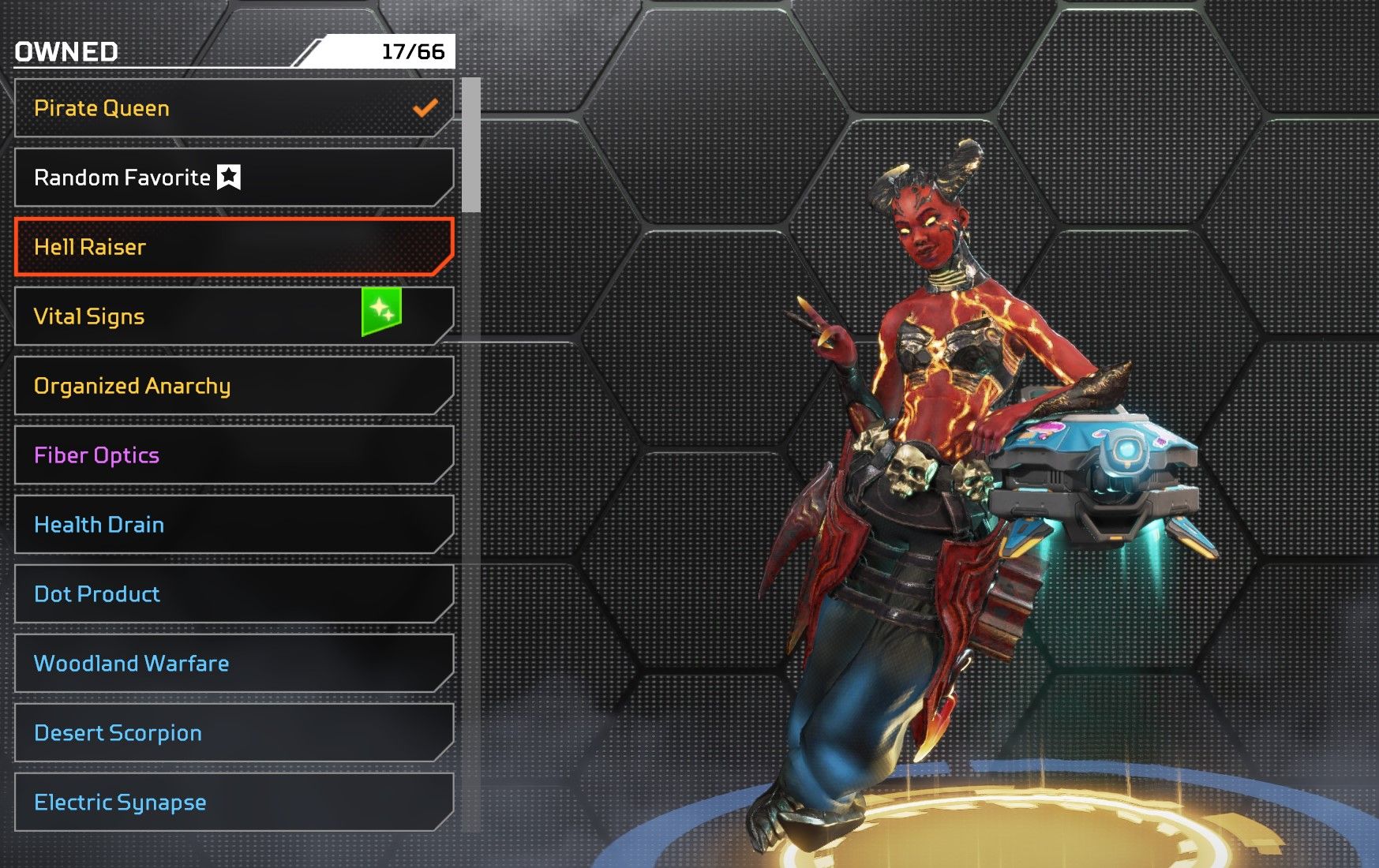Choose the Random Favorite option
The width and height of the screenshot is (1379, 868).
tap(234, 178)
